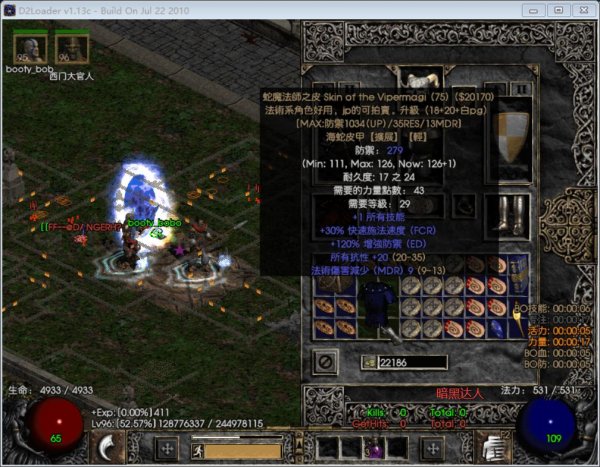Close the inventory panel
The width and height of the screenshot is (600, 467).
(326, 360)
